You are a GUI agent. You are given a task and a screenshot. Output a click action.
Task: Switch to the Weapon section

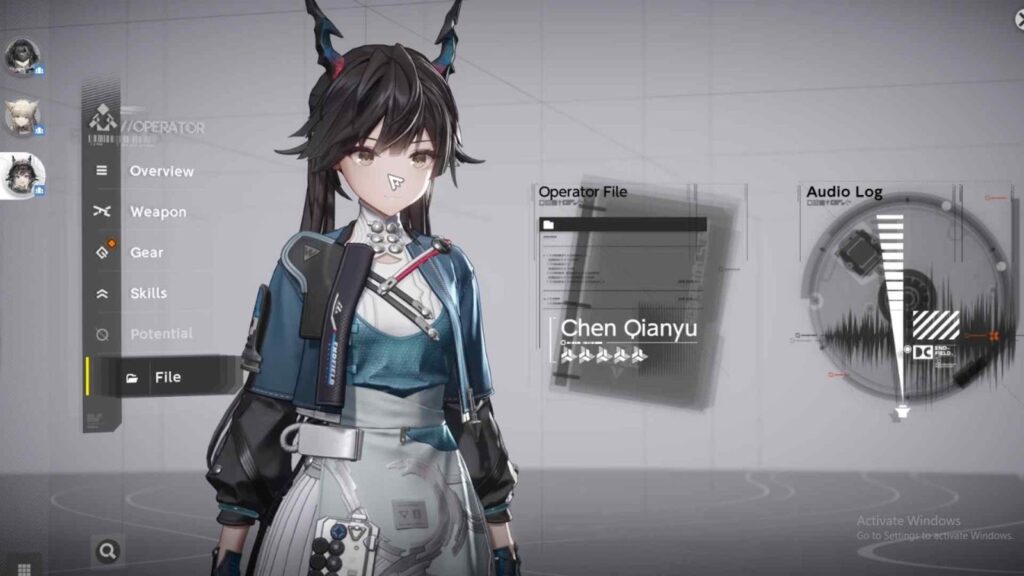coord(157,212)
